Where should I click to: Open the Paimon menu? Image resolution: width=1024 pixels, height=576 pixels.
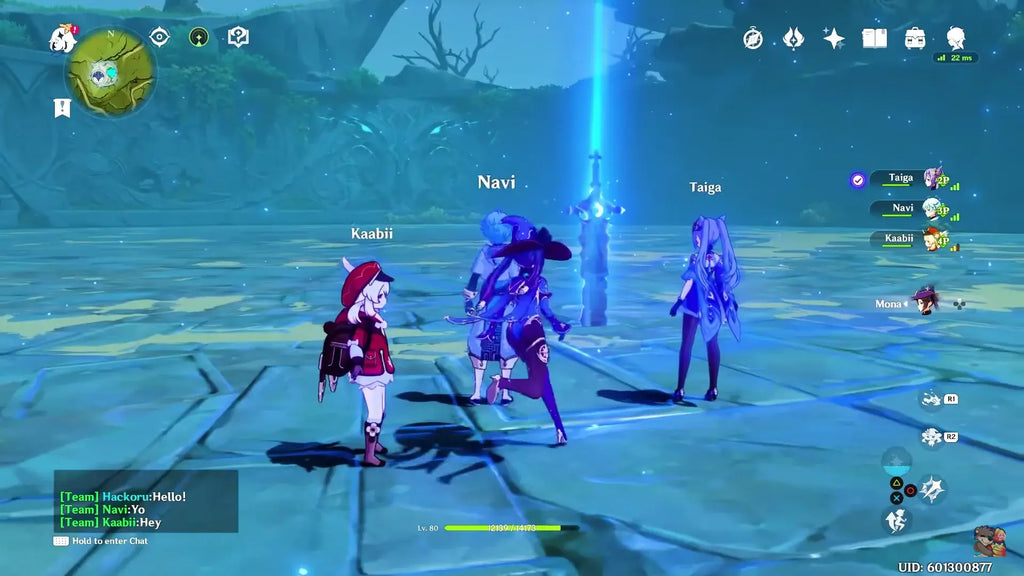point(63,39)
